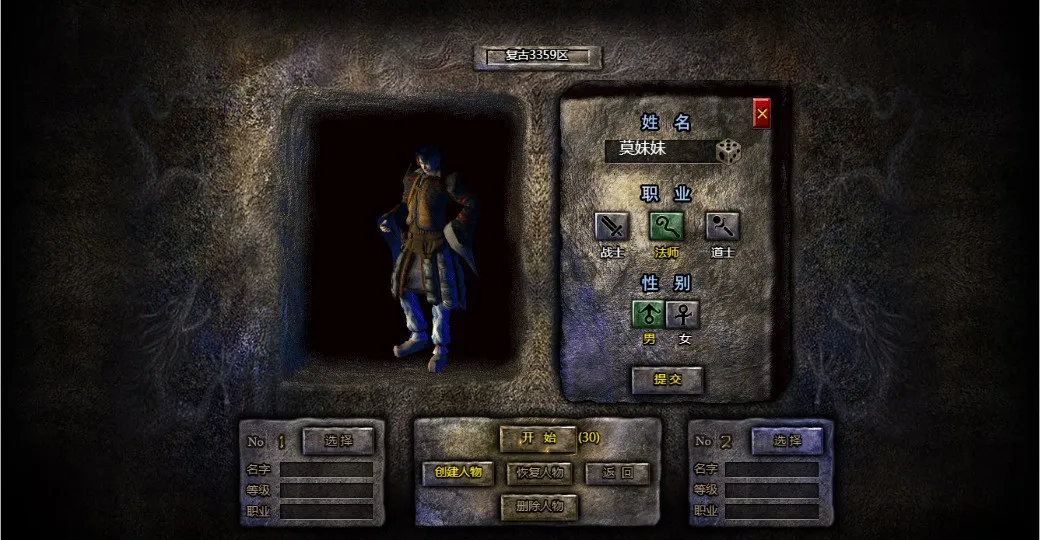This screenshot has width=1040, height=540.
Task: Click the name input field
Action: click(659, 150)
